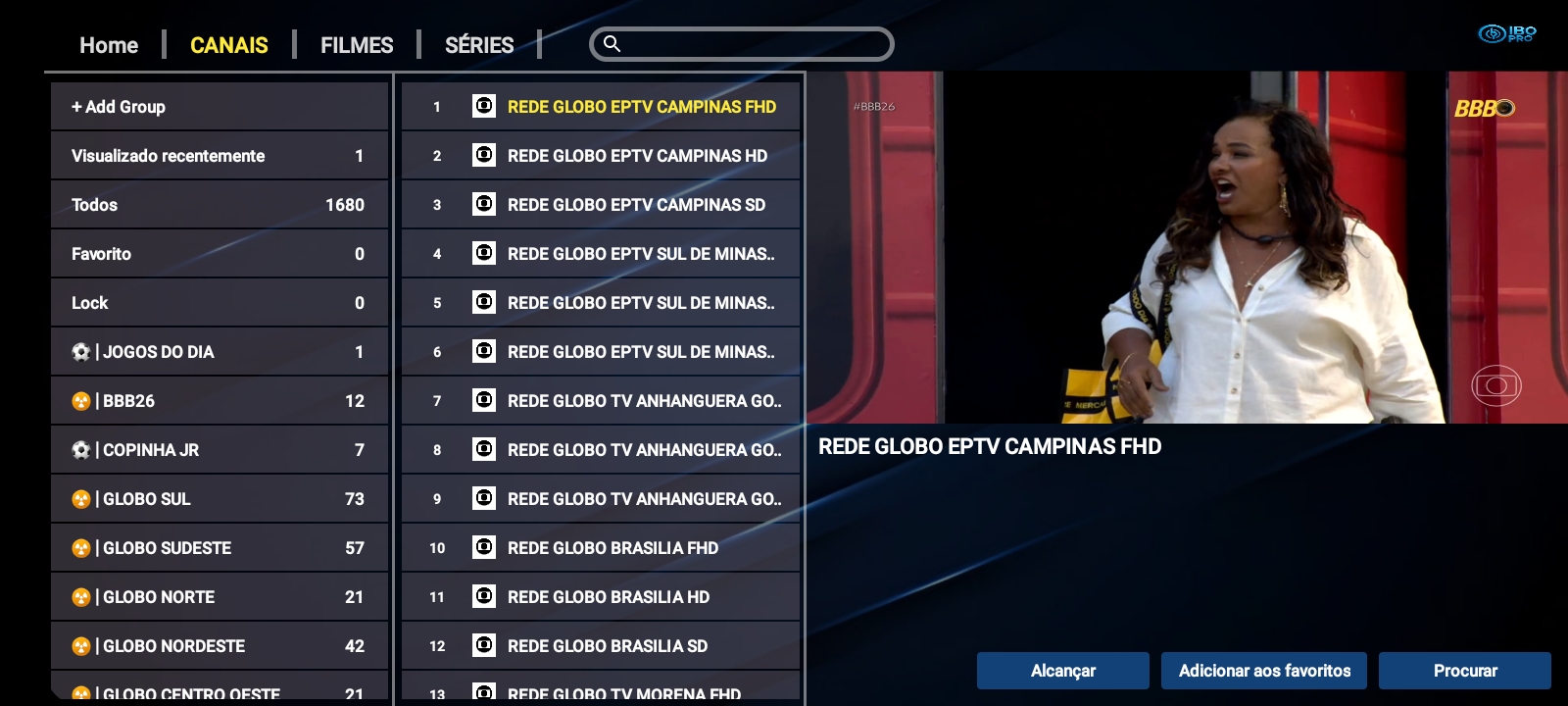Return to the Home tab
This screenshot has width=1568, height=706.
pos(108,45)
